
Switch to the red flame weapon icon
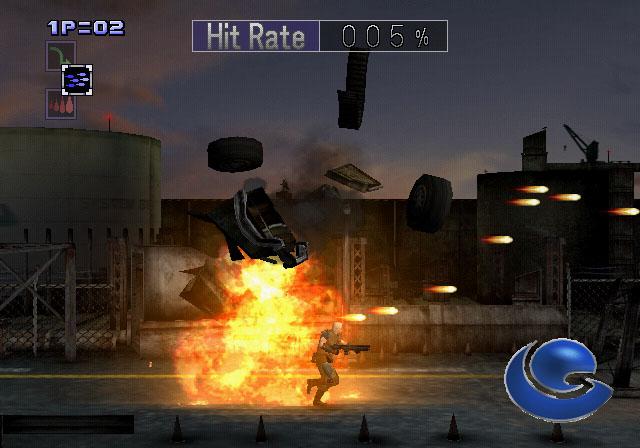coord(59,103)
